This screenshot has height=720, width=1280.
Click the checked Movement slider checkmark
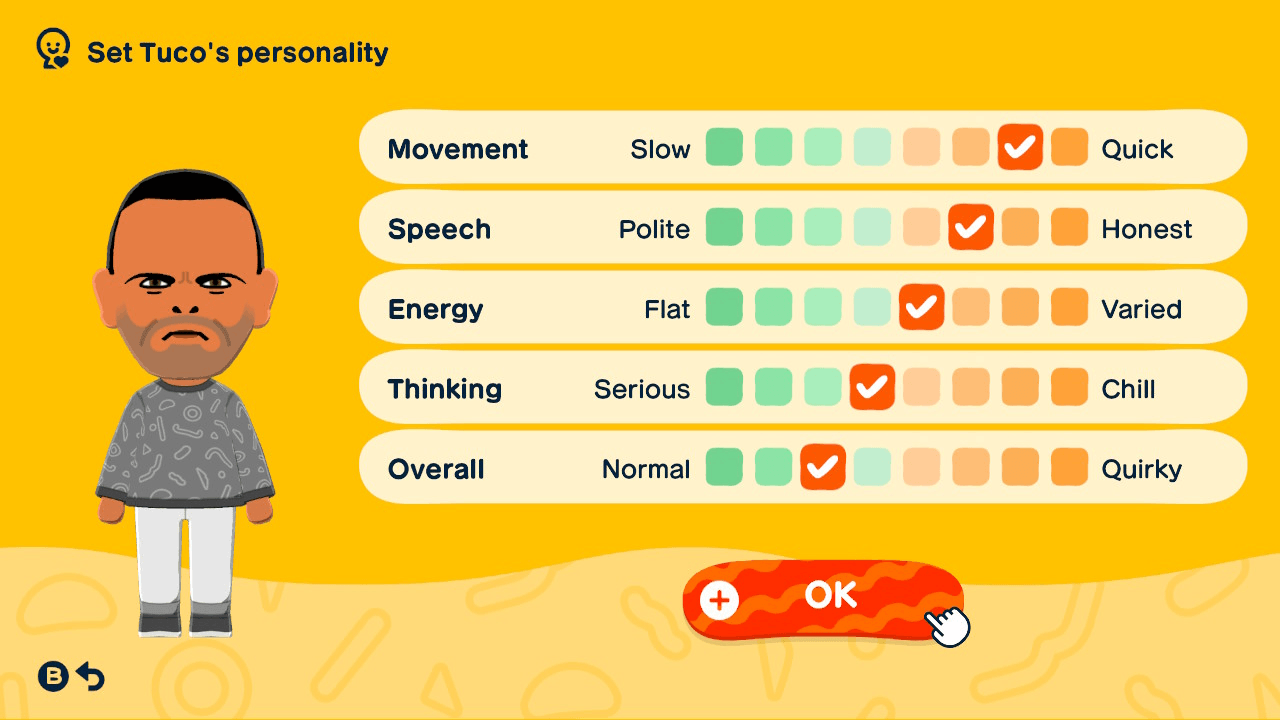(1020, 148)
